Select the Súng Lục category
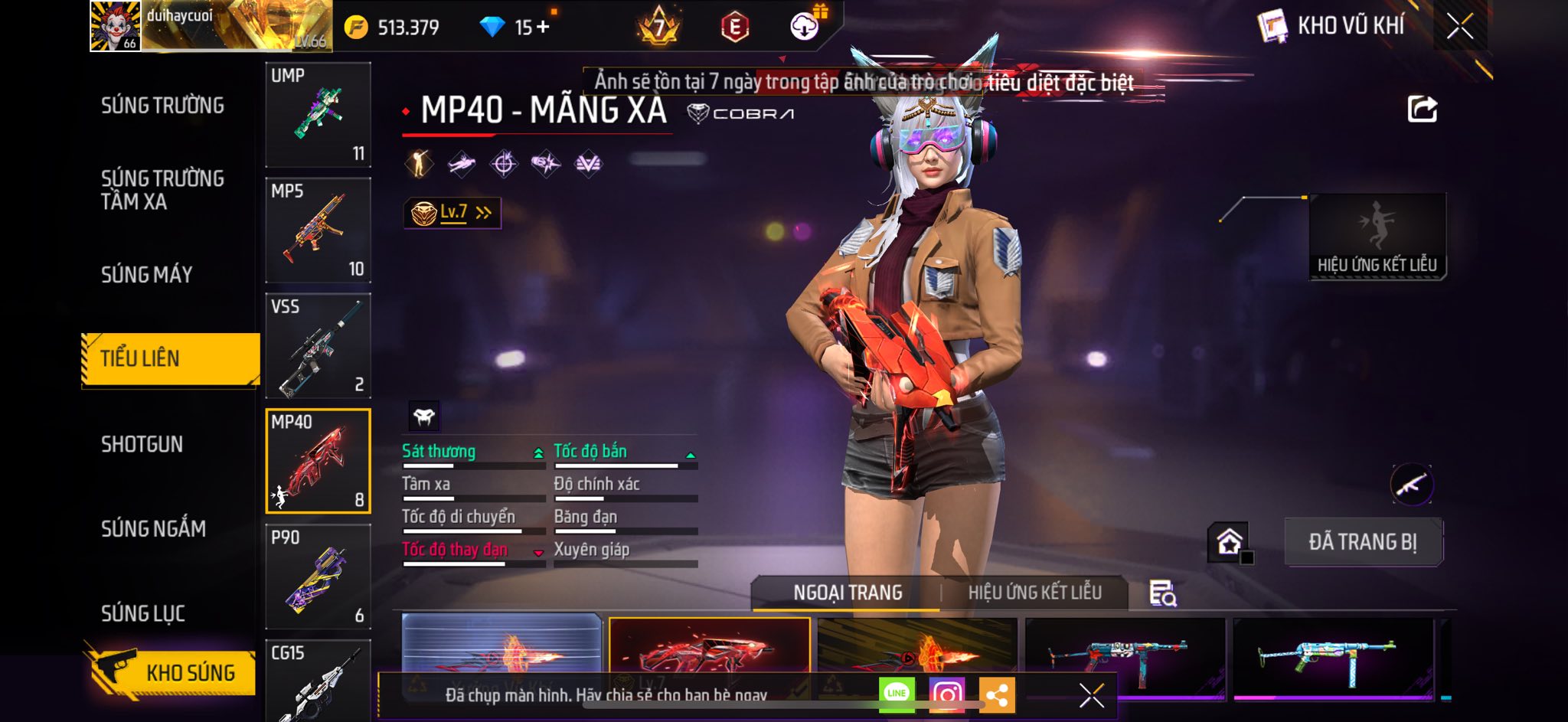The height and width of the screenshot is (722, 1568). point(143,613)
